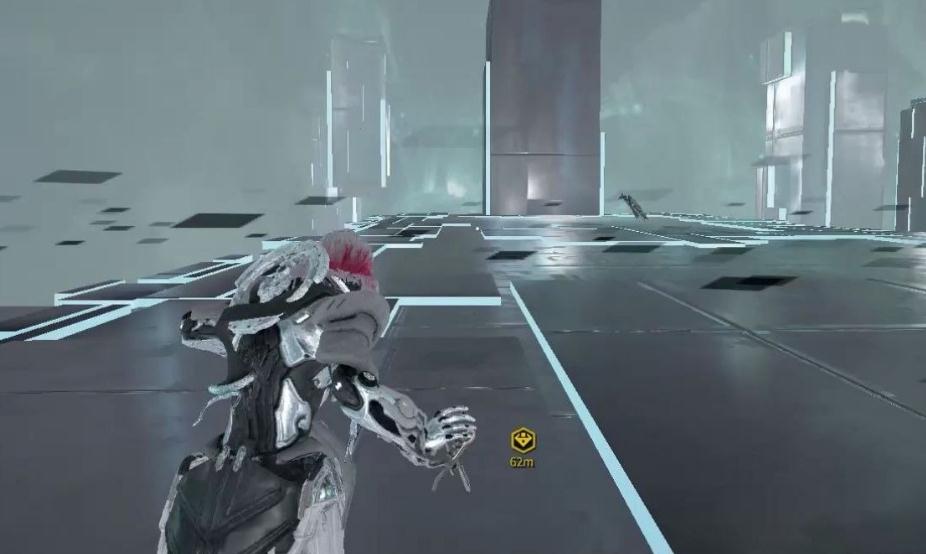Click the yellow objective waypoint marker
Image resolution: width=926 pixels, height=554 pixels.
(x=522, y=439)
